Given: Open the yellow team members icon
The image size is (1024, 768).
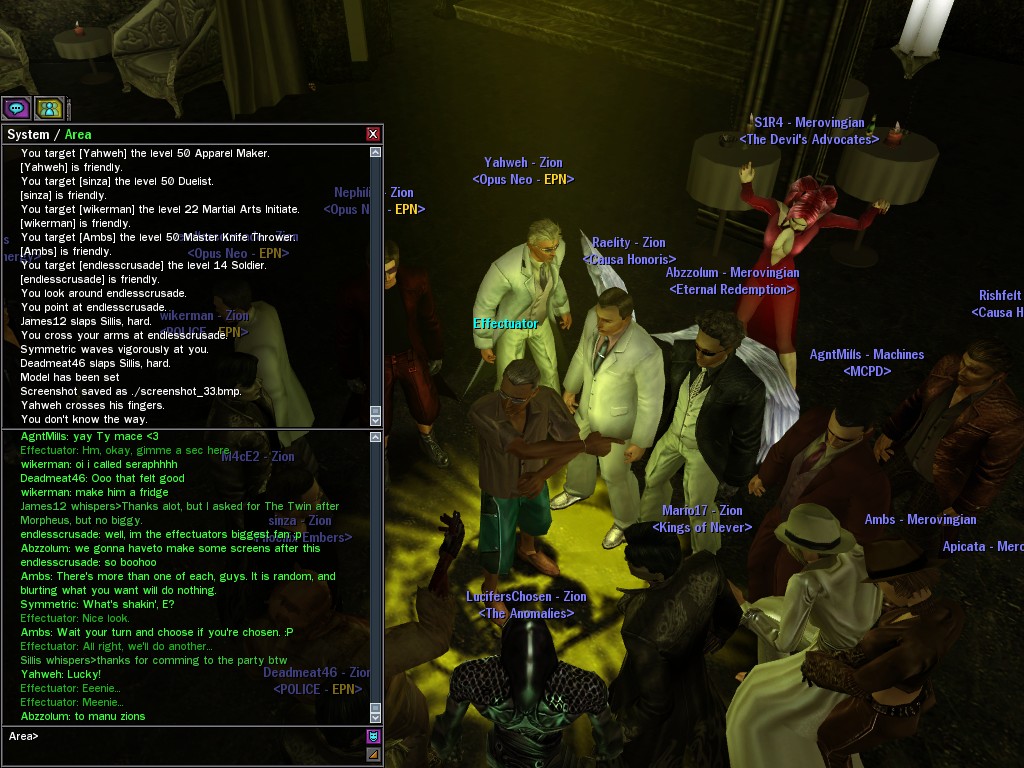Looking at the screenshot, I should [48, 108].
